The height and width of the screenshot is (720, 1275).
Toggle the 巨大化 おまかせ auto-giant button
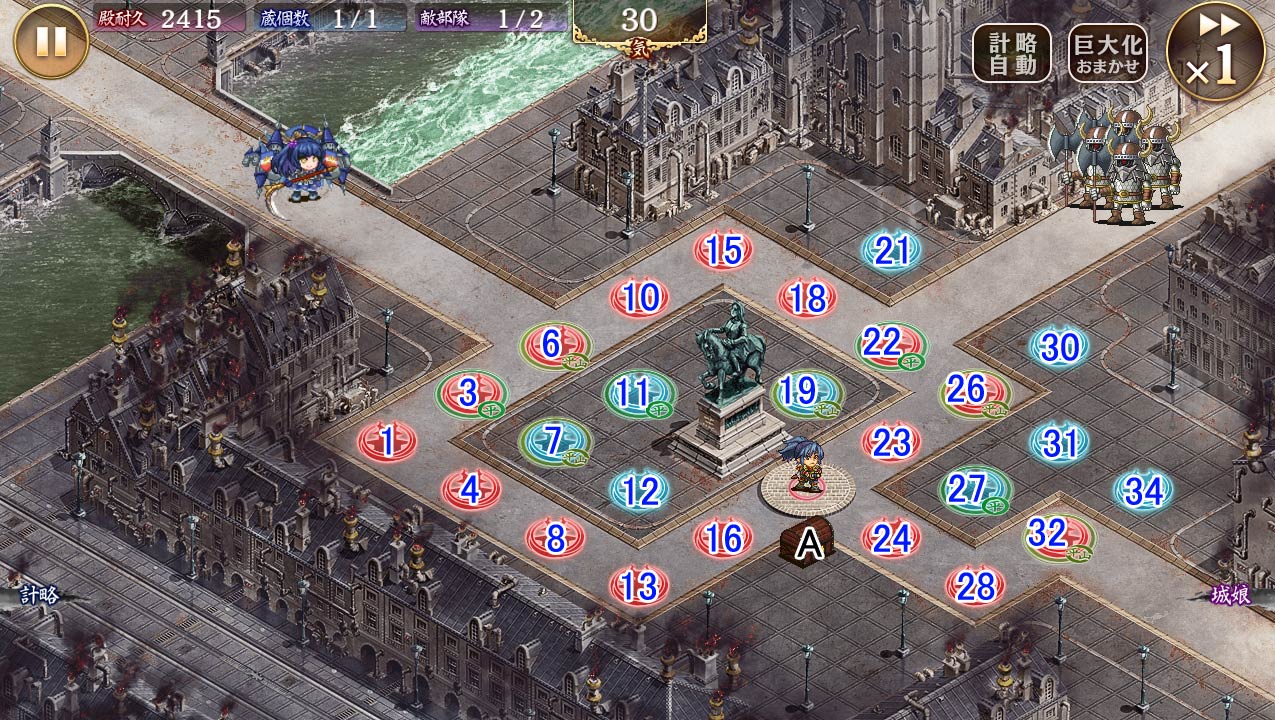coord(1106,54)
